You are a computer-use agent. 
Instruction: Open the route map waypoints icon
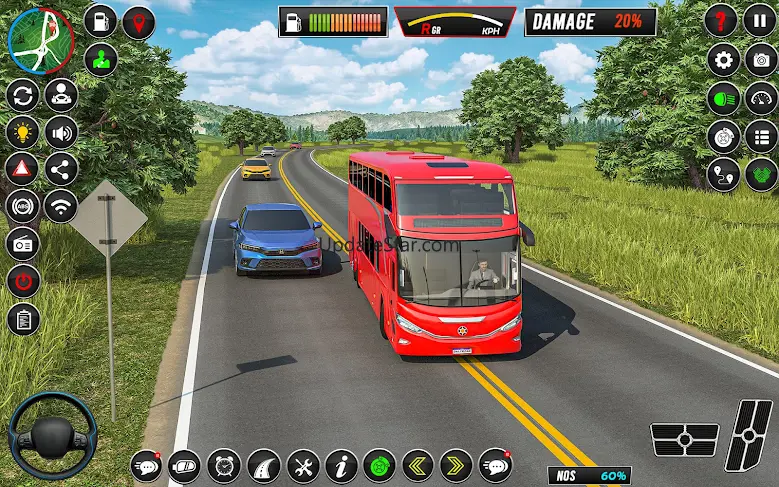723,174
